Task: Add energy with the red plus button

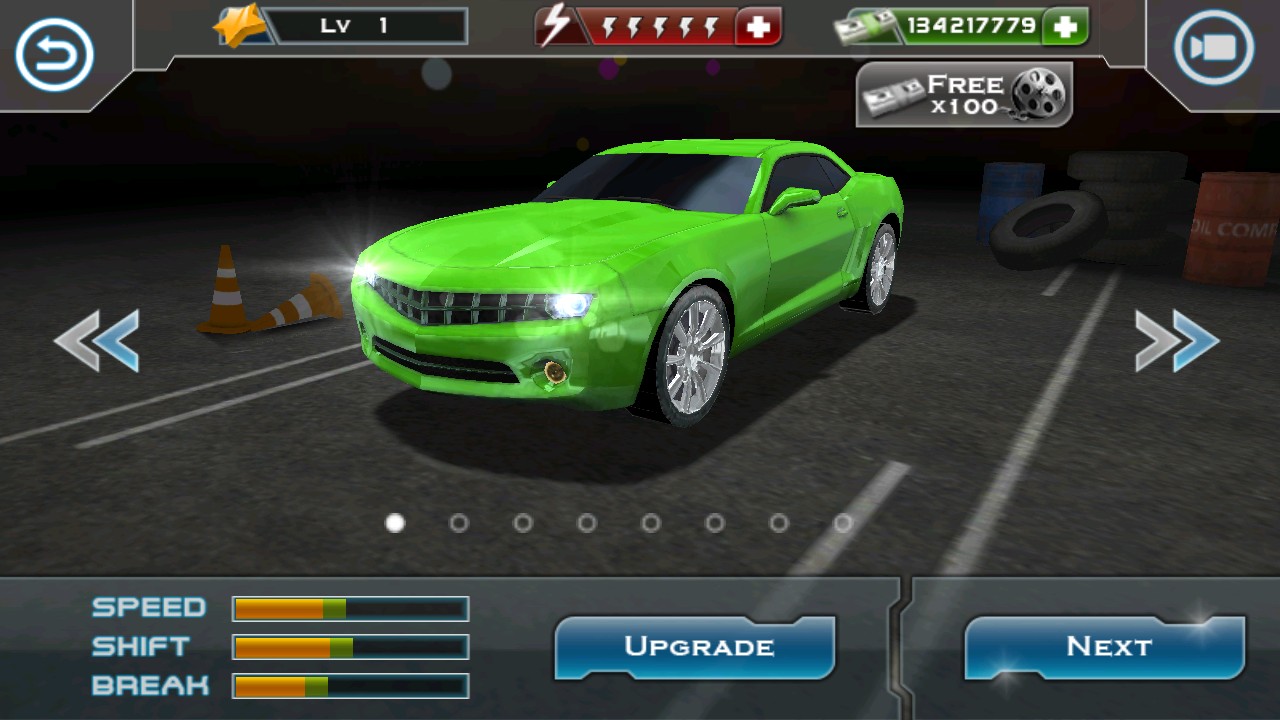Action: 758,27
